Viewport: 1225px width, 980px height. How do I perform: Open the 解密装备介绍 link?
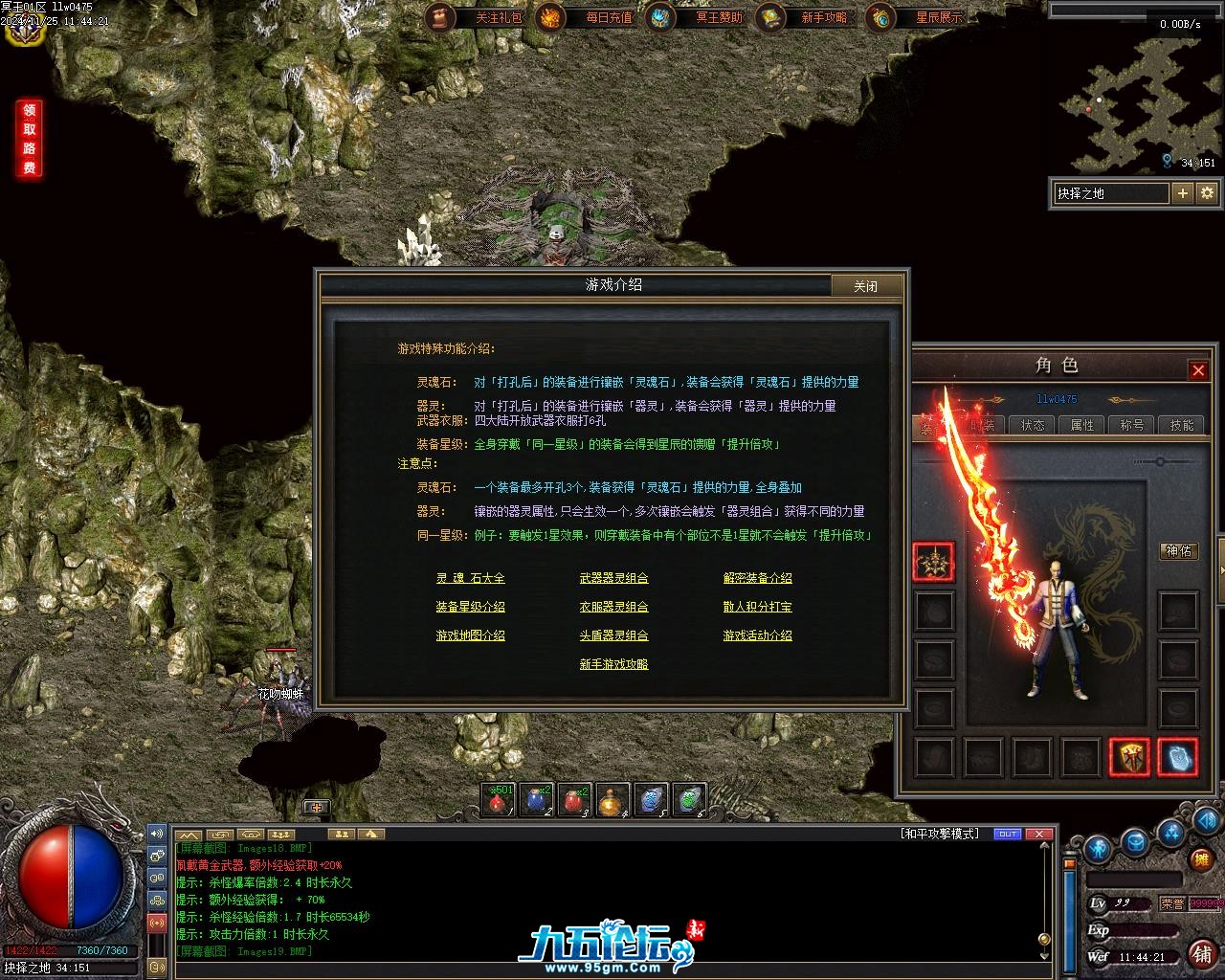tap(757, 578)
